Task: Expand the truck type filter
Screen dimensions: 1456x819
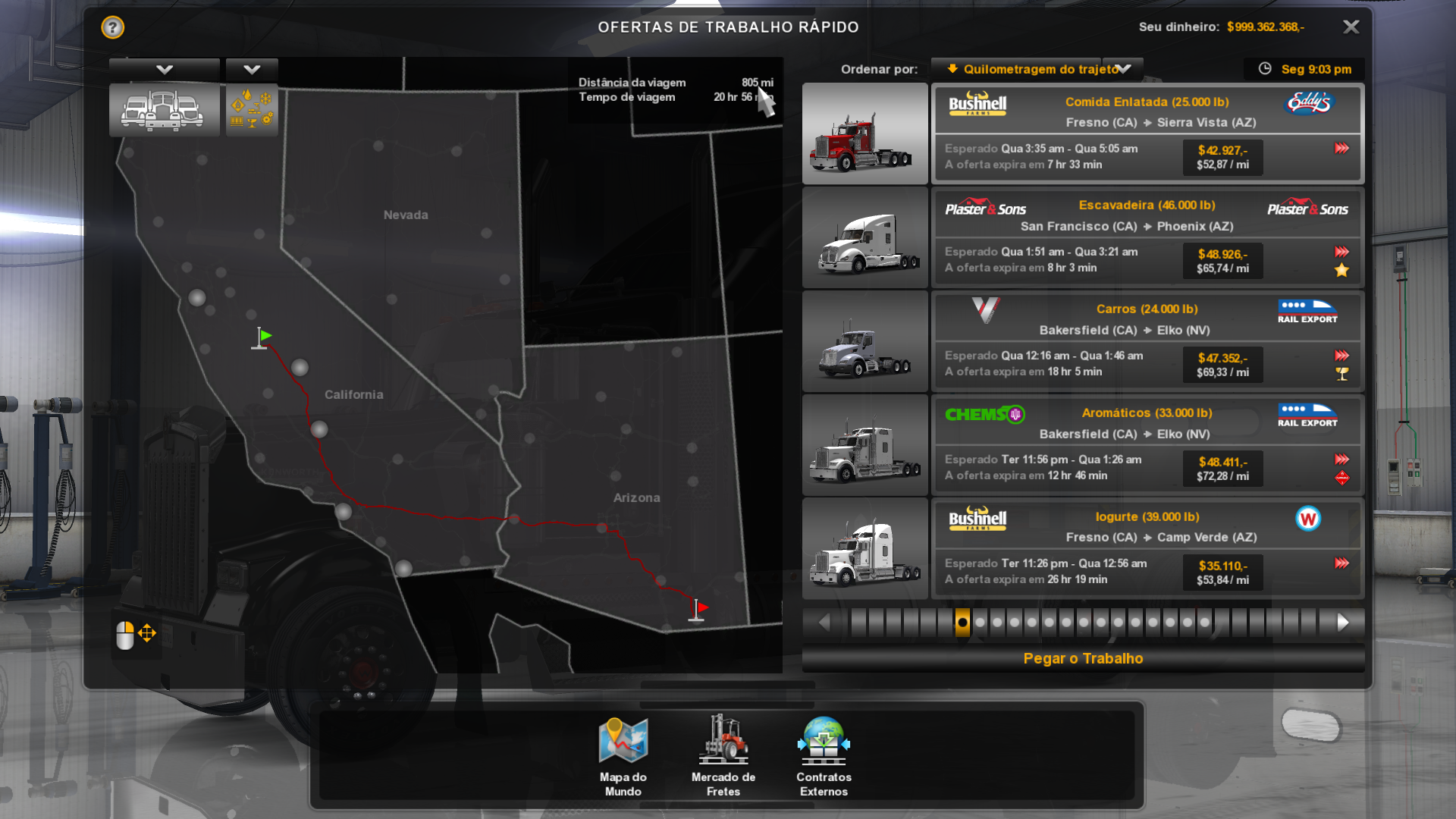Action: tap(165, 70)
